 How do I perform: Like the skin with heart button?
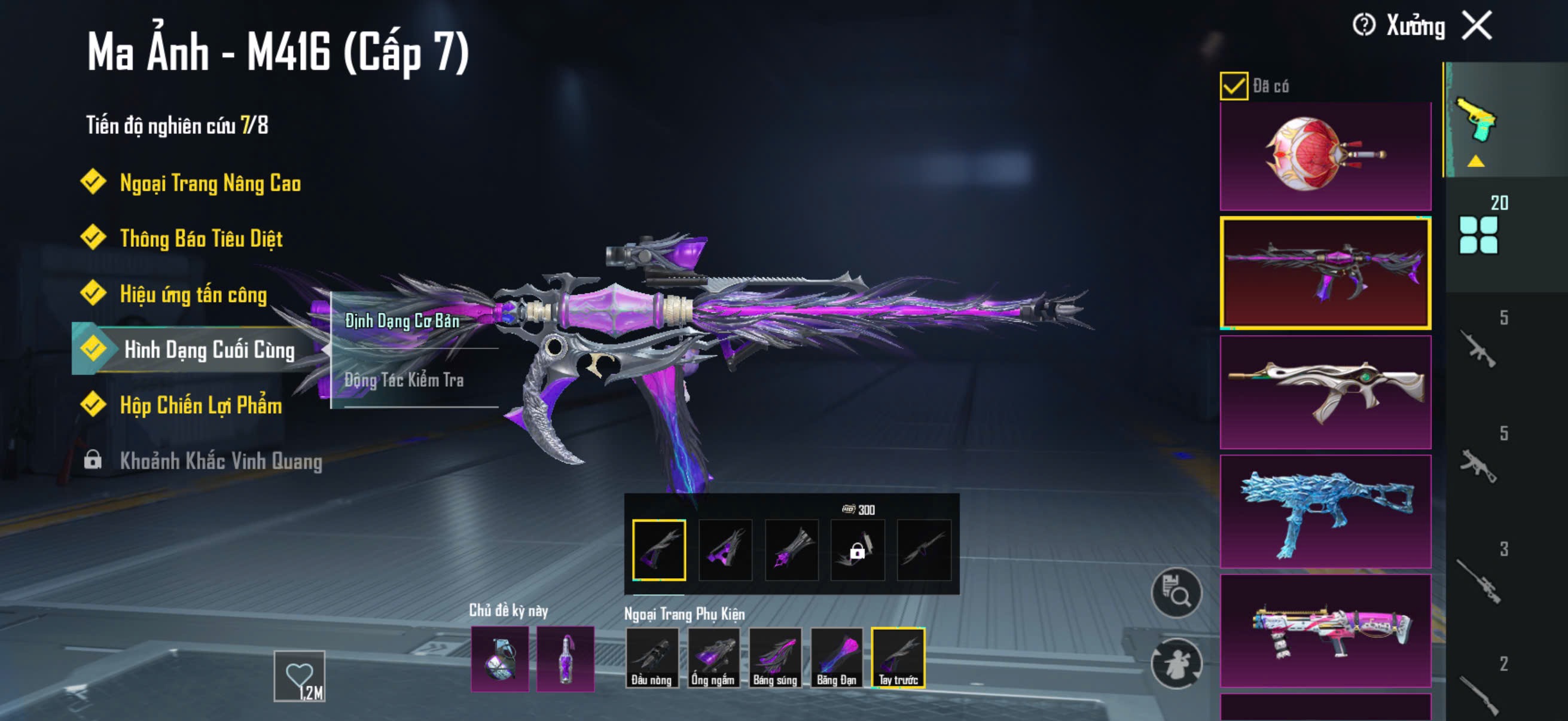point(299,676)
